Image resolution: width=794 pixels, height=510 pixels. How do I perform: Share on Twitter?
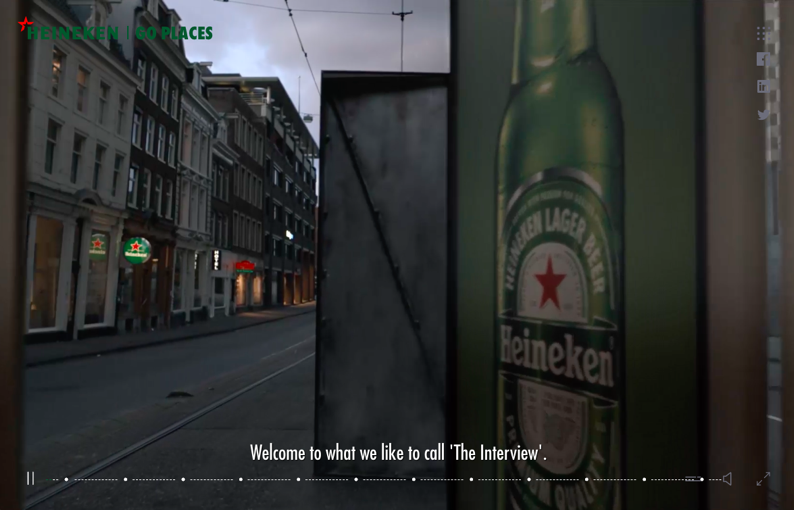click(763, 115)
